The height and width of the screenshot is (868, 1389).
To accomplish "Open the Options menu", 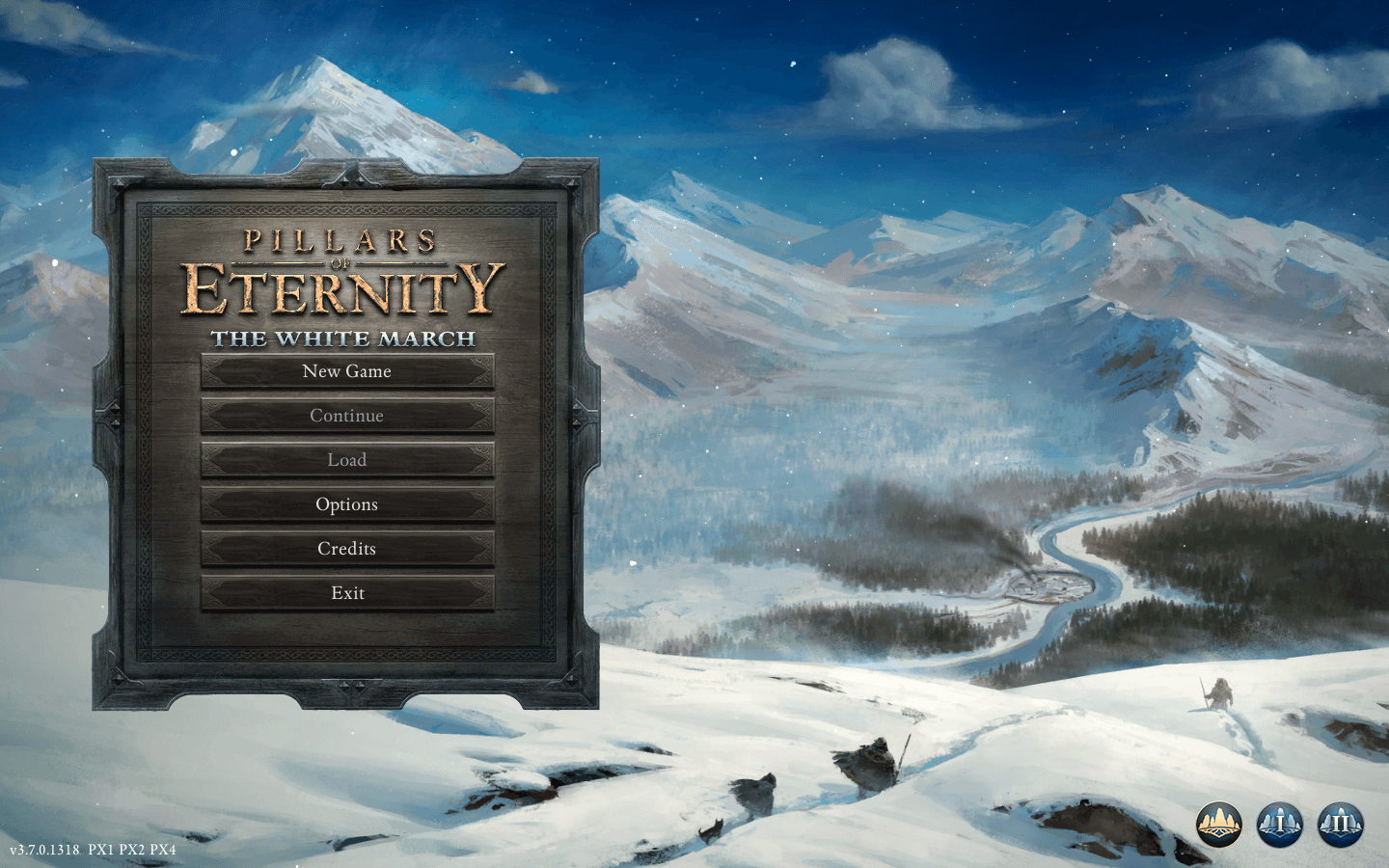I will pos(347,504).
